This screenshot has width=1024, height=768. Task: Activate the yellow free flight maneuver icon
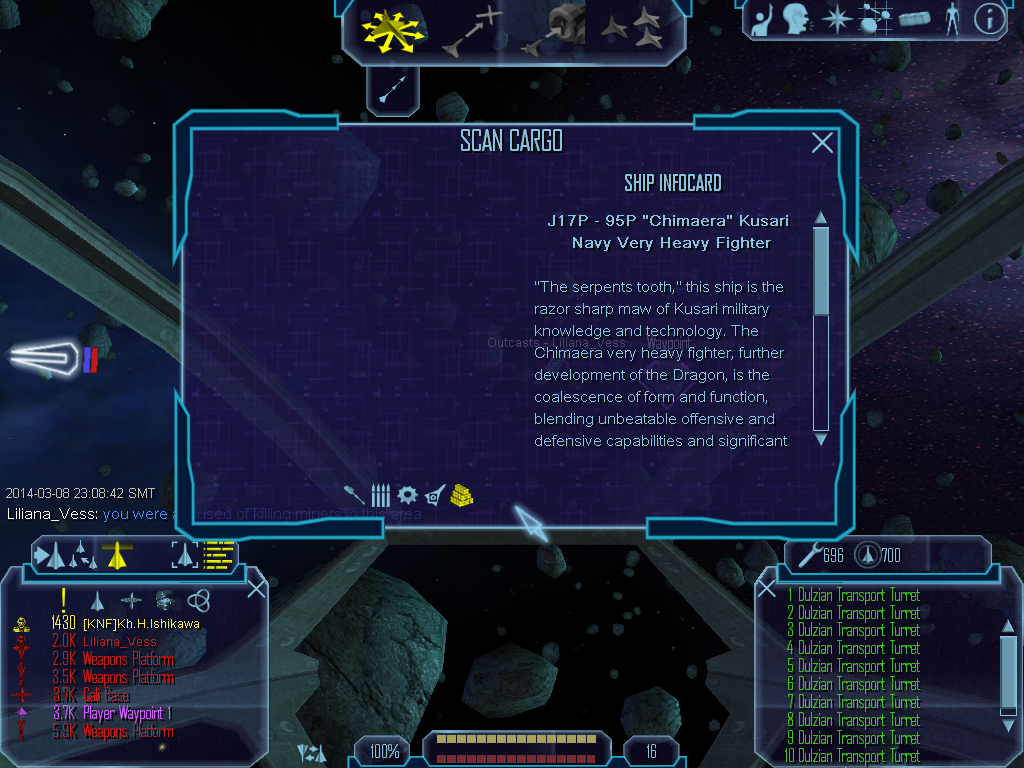[x=394, y=30]
